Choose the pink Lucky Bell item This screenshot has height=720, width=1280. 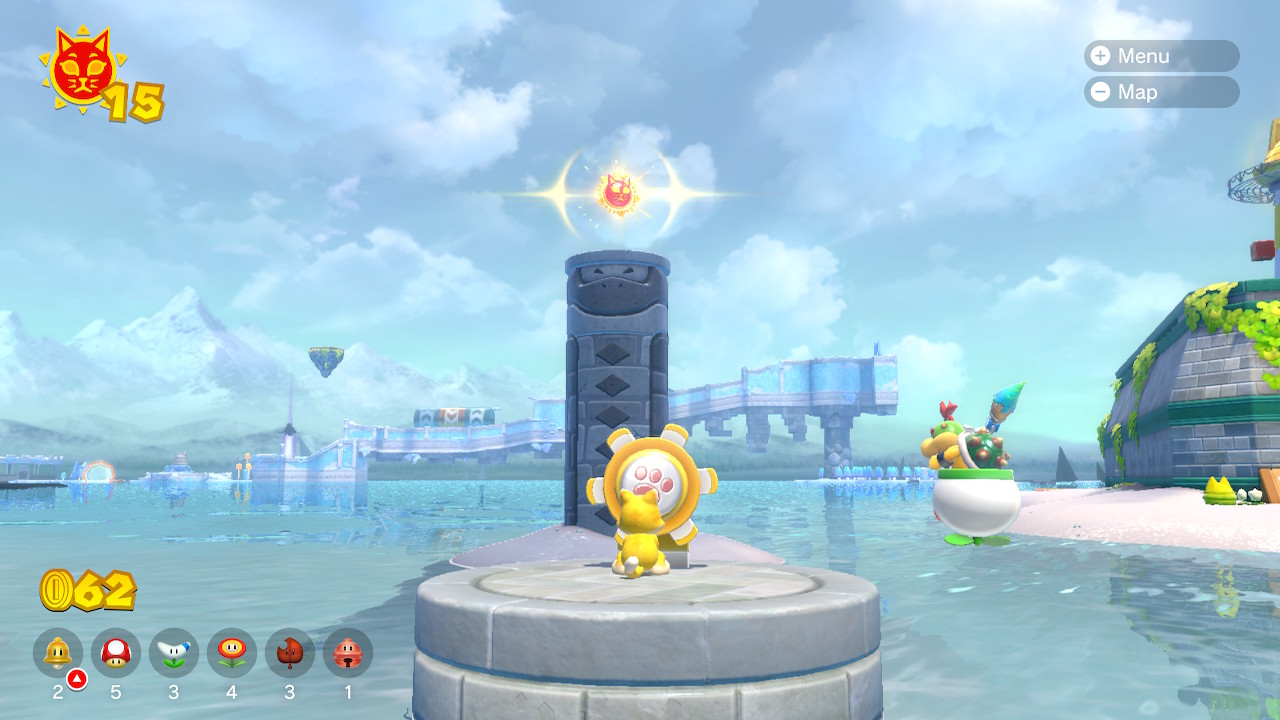[x=348, y=653]
